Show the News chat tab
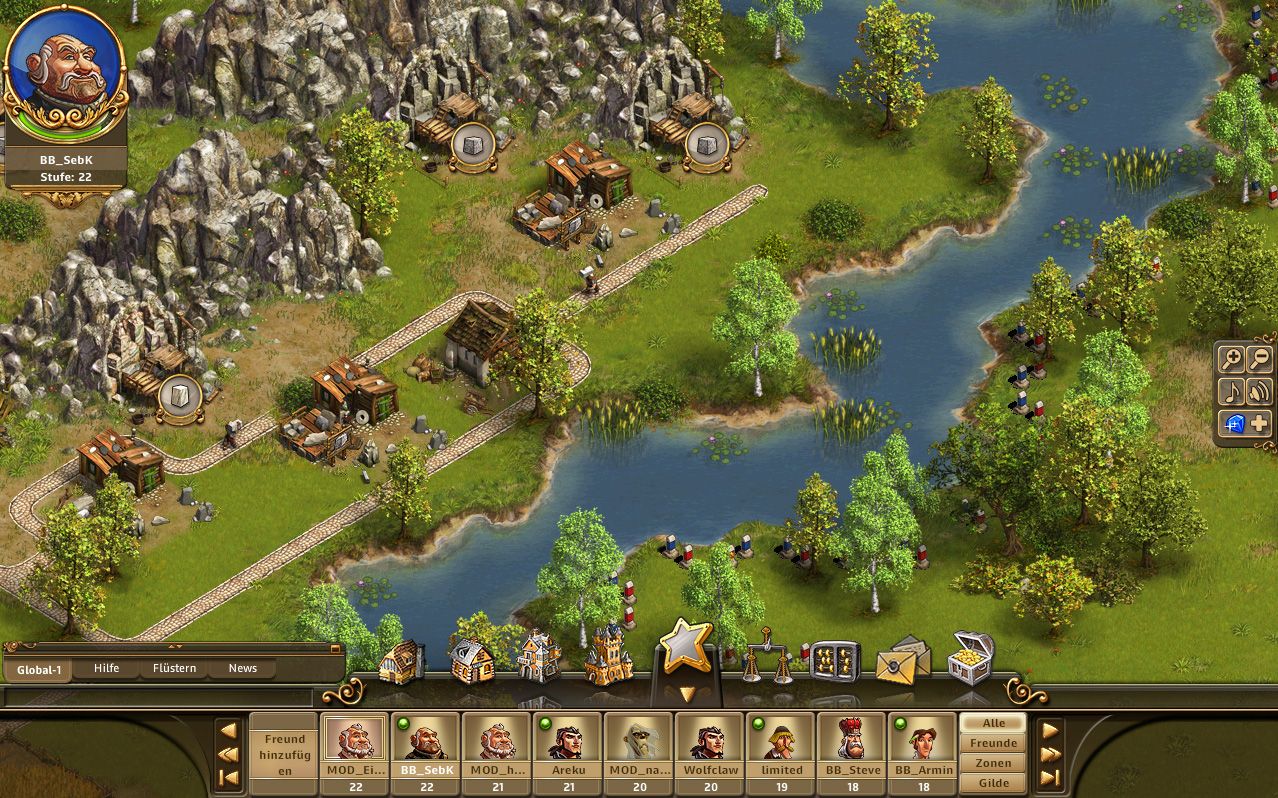Viewport: 1278px width, 798px height. 242,668
